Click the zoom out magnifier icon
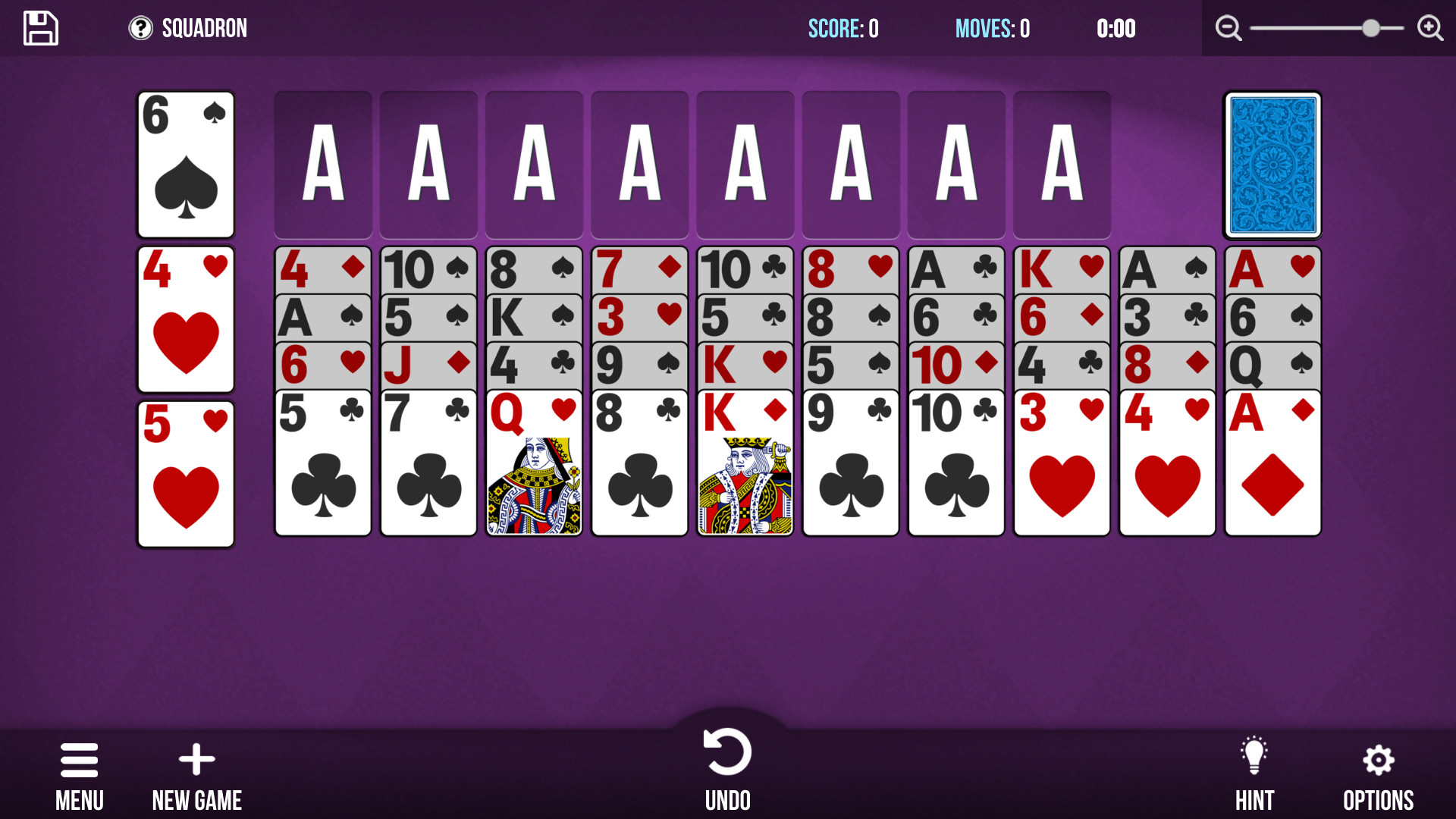1456x819 pixels. click(x=1228, y=27)
